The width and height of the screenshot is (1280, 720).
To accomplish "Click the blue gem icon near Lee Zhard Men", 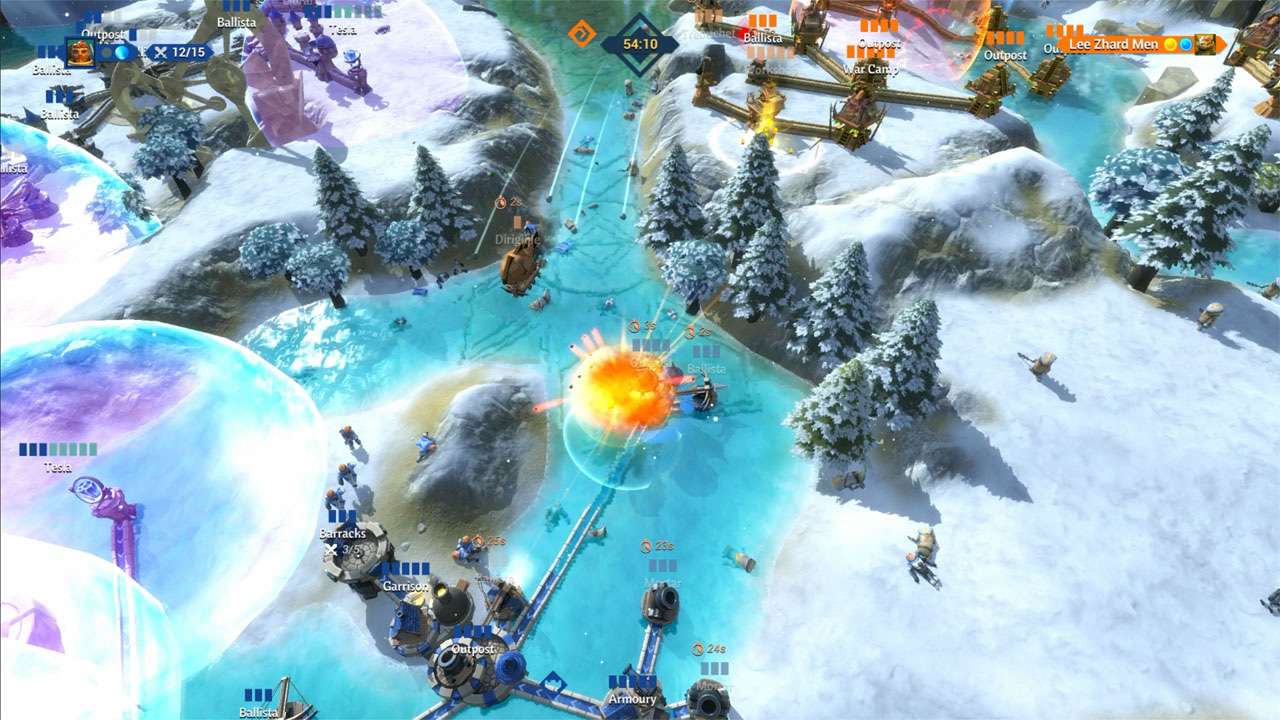I will click(1186, 44).
